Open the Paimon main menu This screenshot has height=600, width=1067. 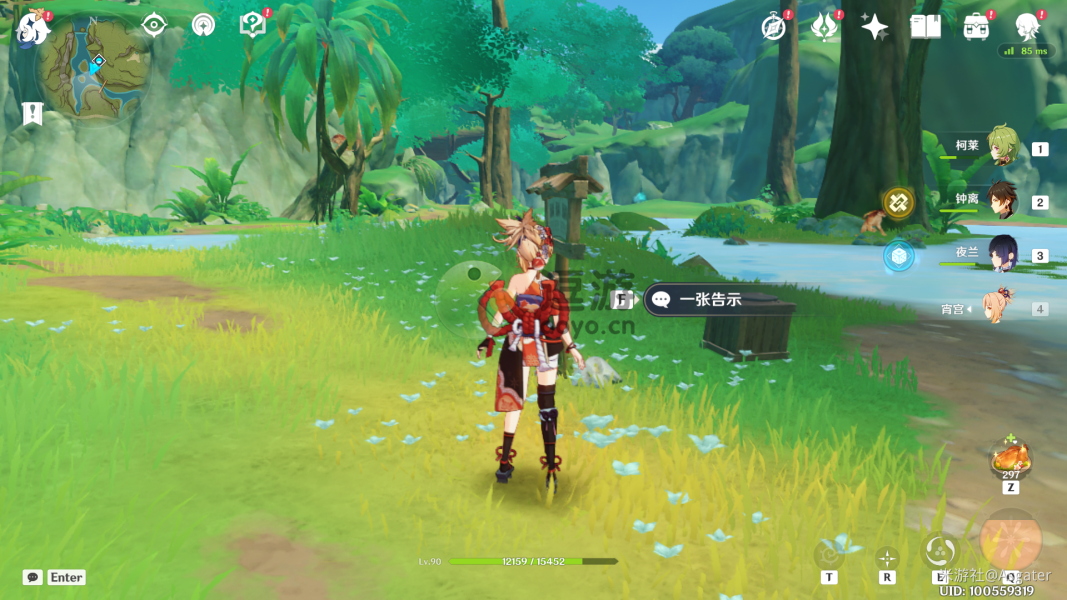coord(33,28)
